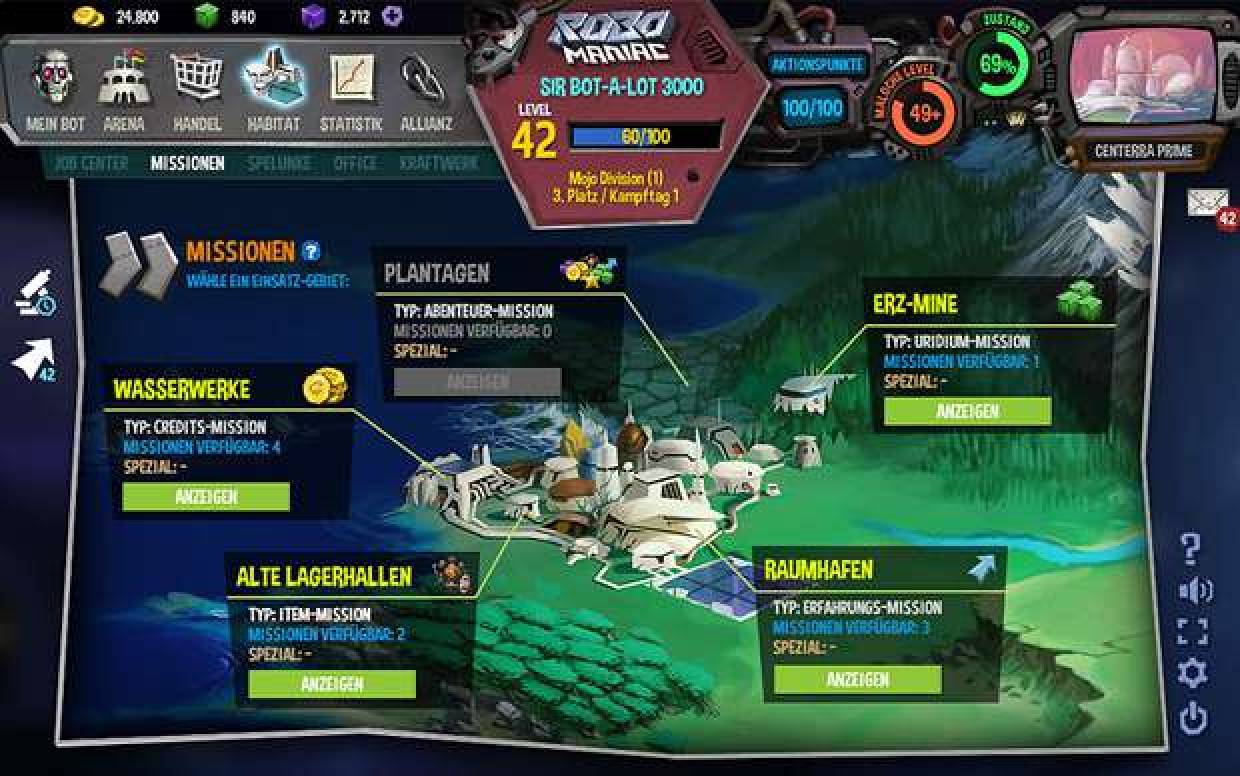This screenshot has width=1240, height=776.
Task: Click the blue help icon beside Missionen
Action: 311,251
